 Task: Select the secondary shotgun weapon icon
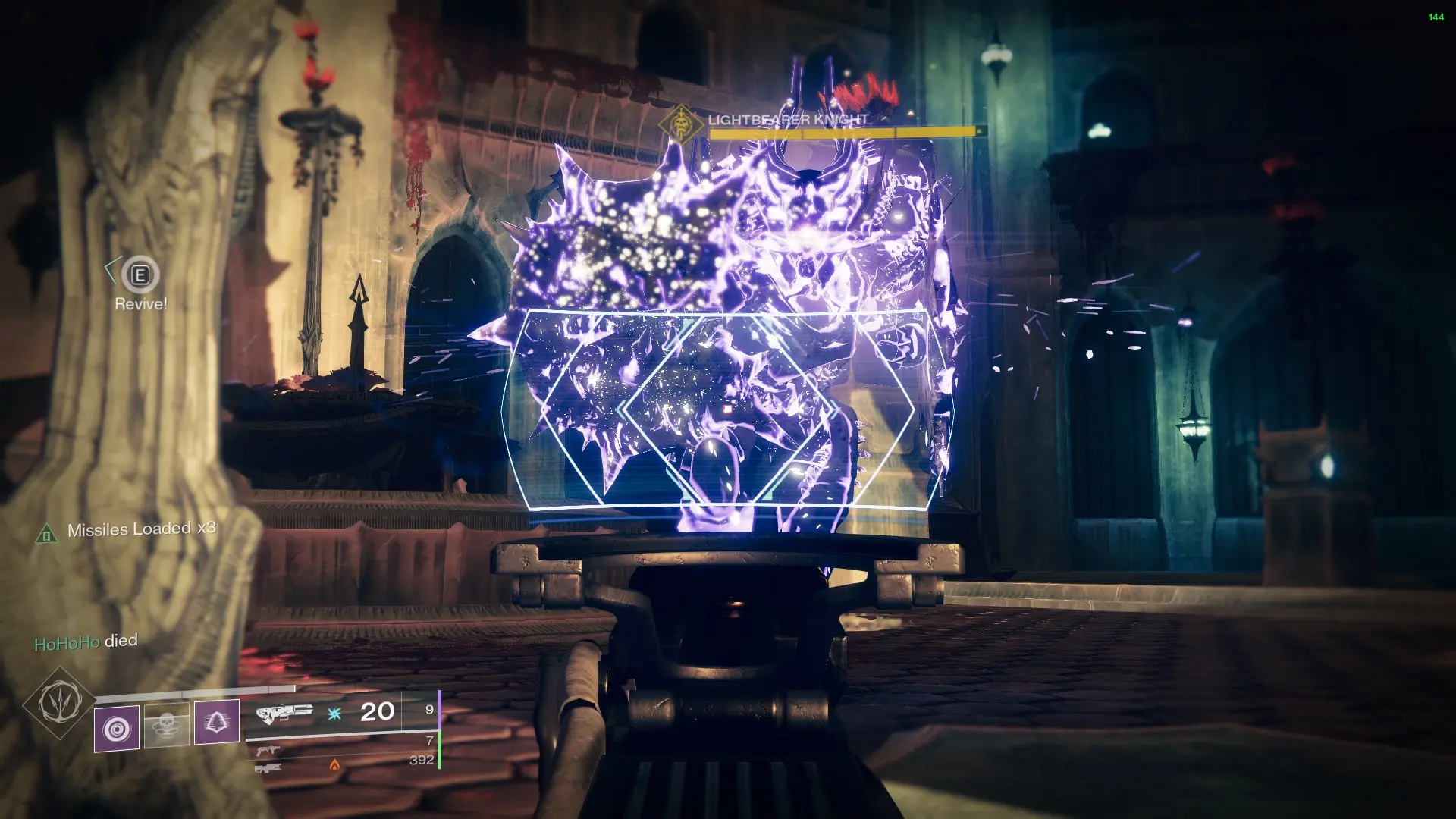tap(268, 752)
